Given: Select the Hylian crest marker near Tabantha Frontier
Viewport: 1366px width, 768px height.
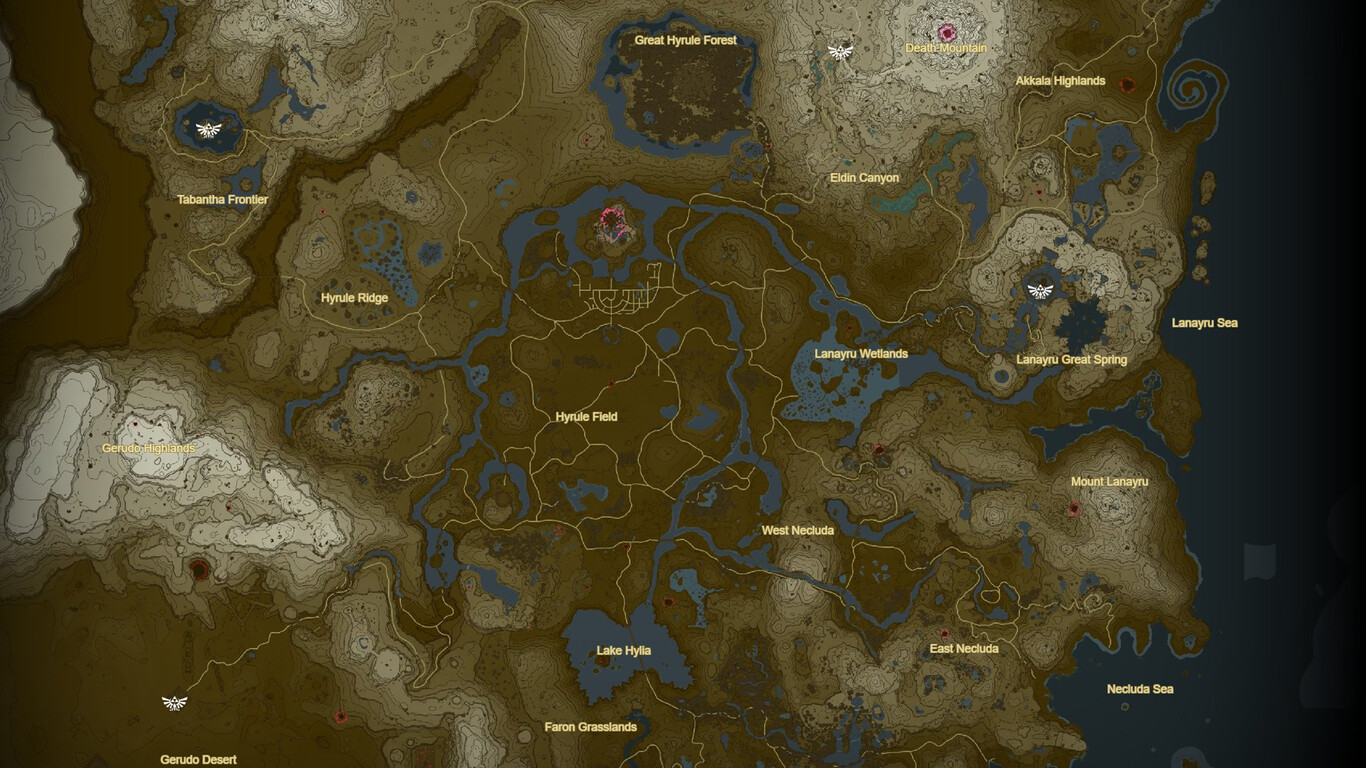Looking at the screenshot, I should [205, 129].
